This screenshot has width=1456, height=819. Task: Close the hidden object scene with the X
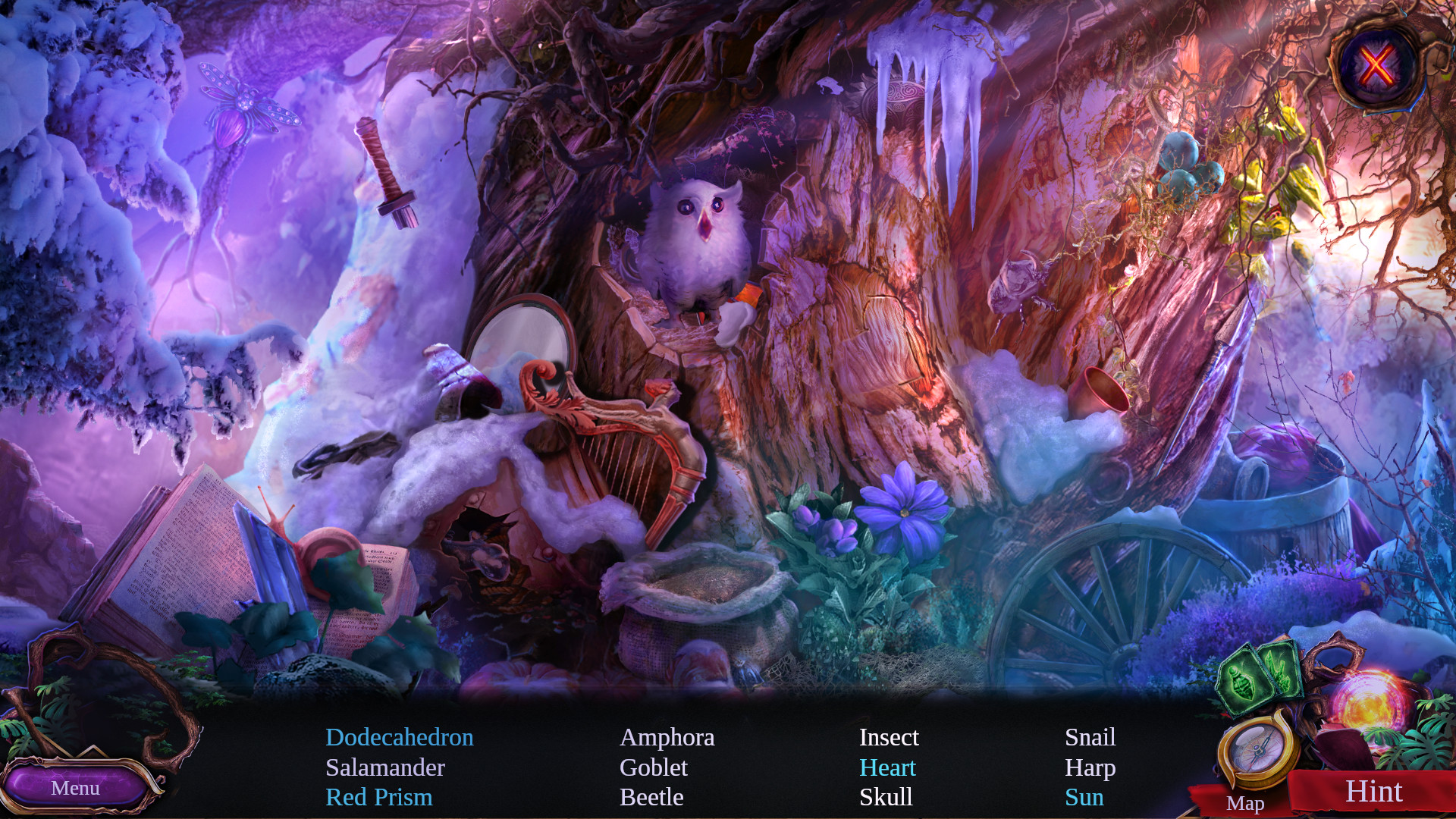pyautogui.click(x=1376, y=65)
